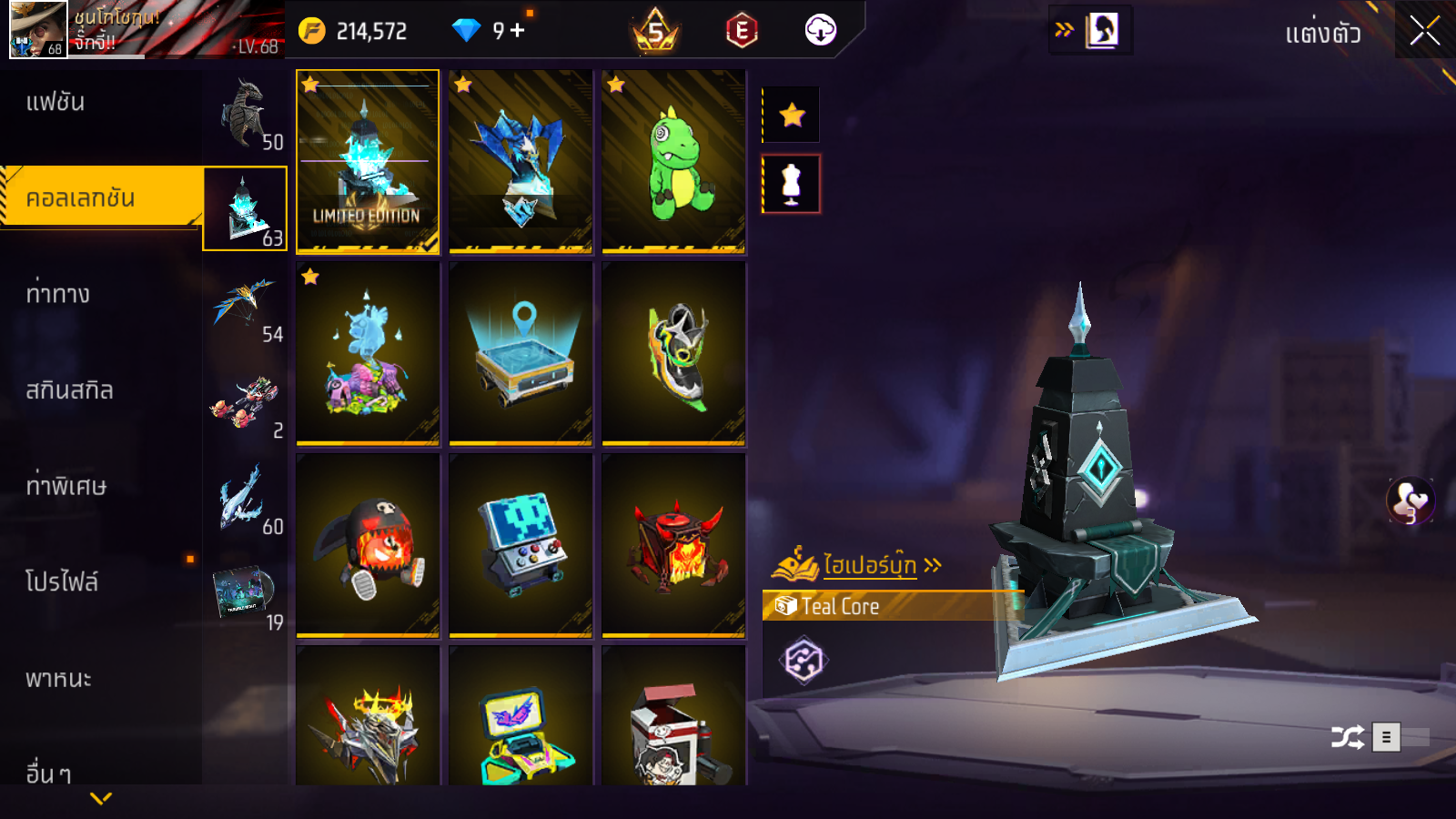The width and height of the screenshot is (1456, 819).
Task: Pick the sneaker collectible item
Action: 673,354
